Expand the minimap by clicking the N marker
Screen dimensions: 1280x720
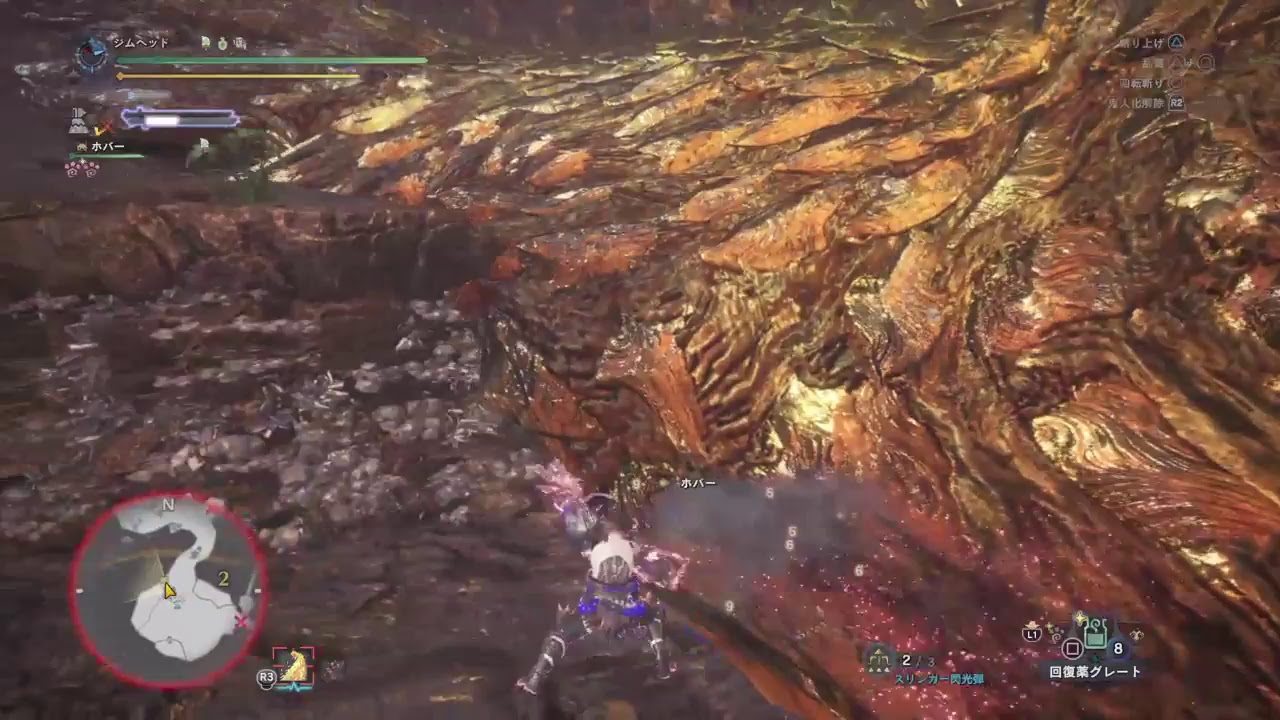[167, 505]
